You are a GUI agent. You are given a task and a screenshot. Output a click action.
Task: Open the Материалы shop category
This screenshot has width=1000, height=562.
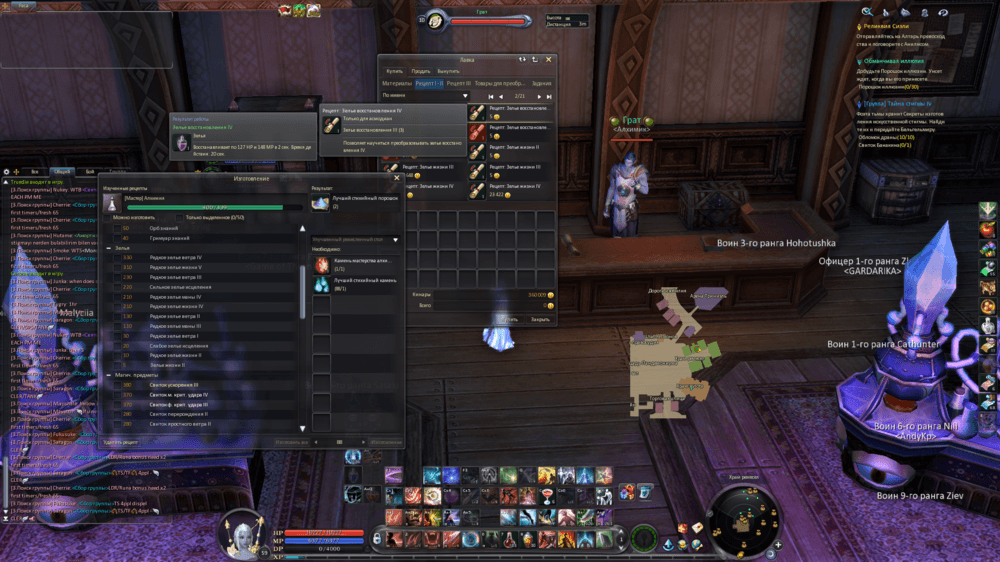(397, 83)
